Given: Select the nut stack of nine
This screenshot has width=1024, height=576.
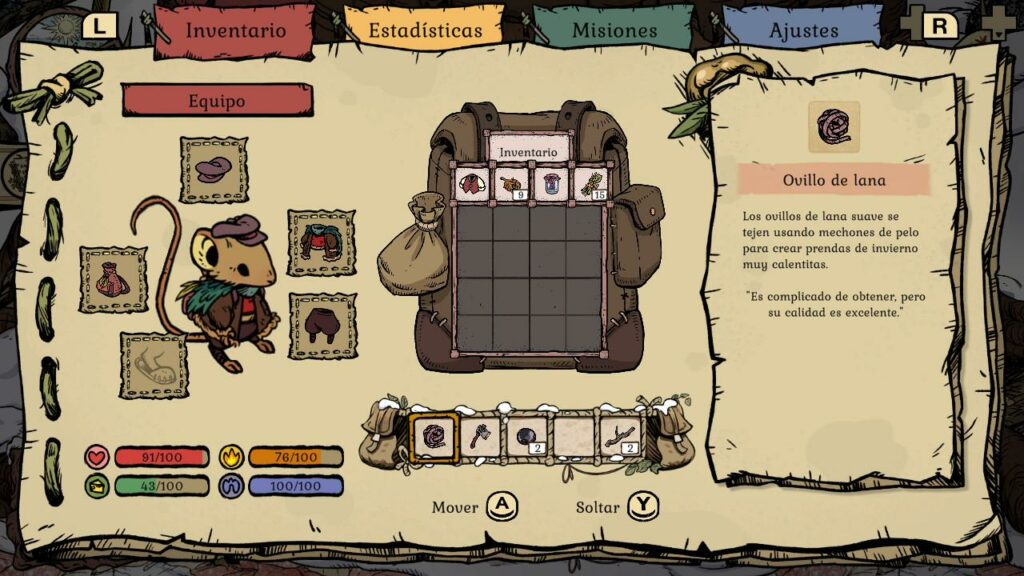Looking at the screenshot, I should 510,183.
